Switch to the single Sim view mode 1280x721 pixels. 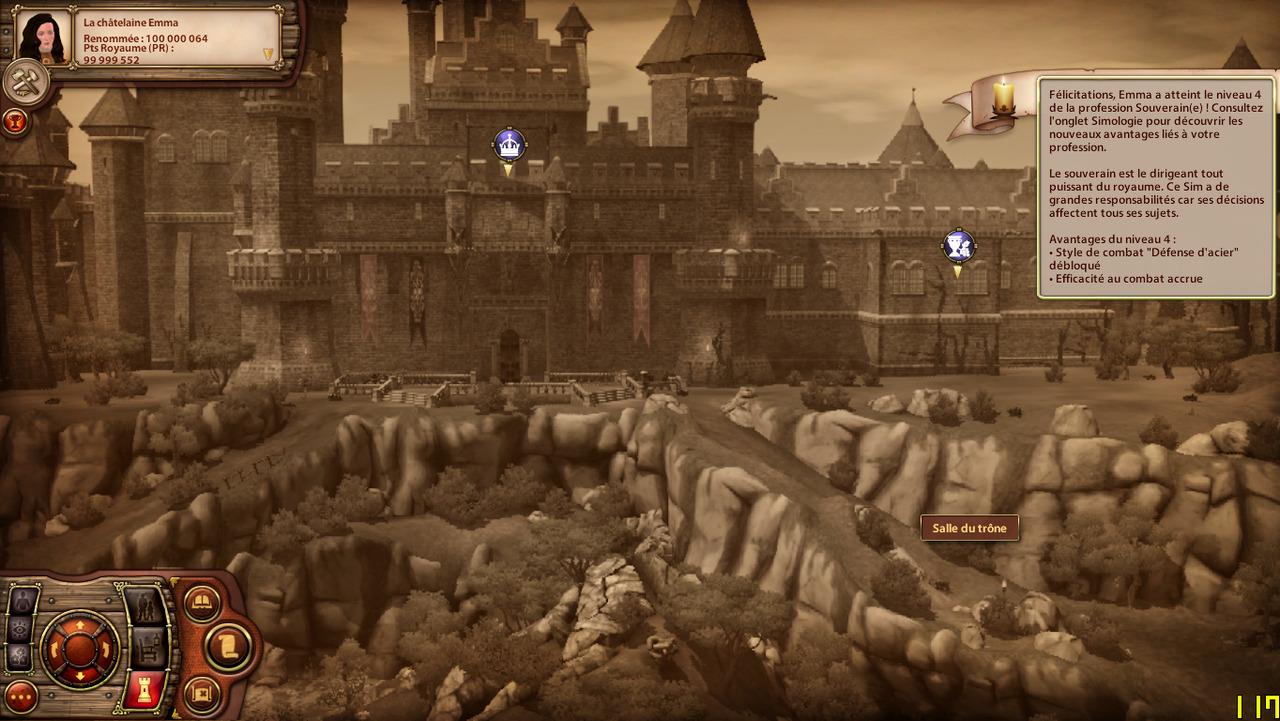click(x=24, y=602)
